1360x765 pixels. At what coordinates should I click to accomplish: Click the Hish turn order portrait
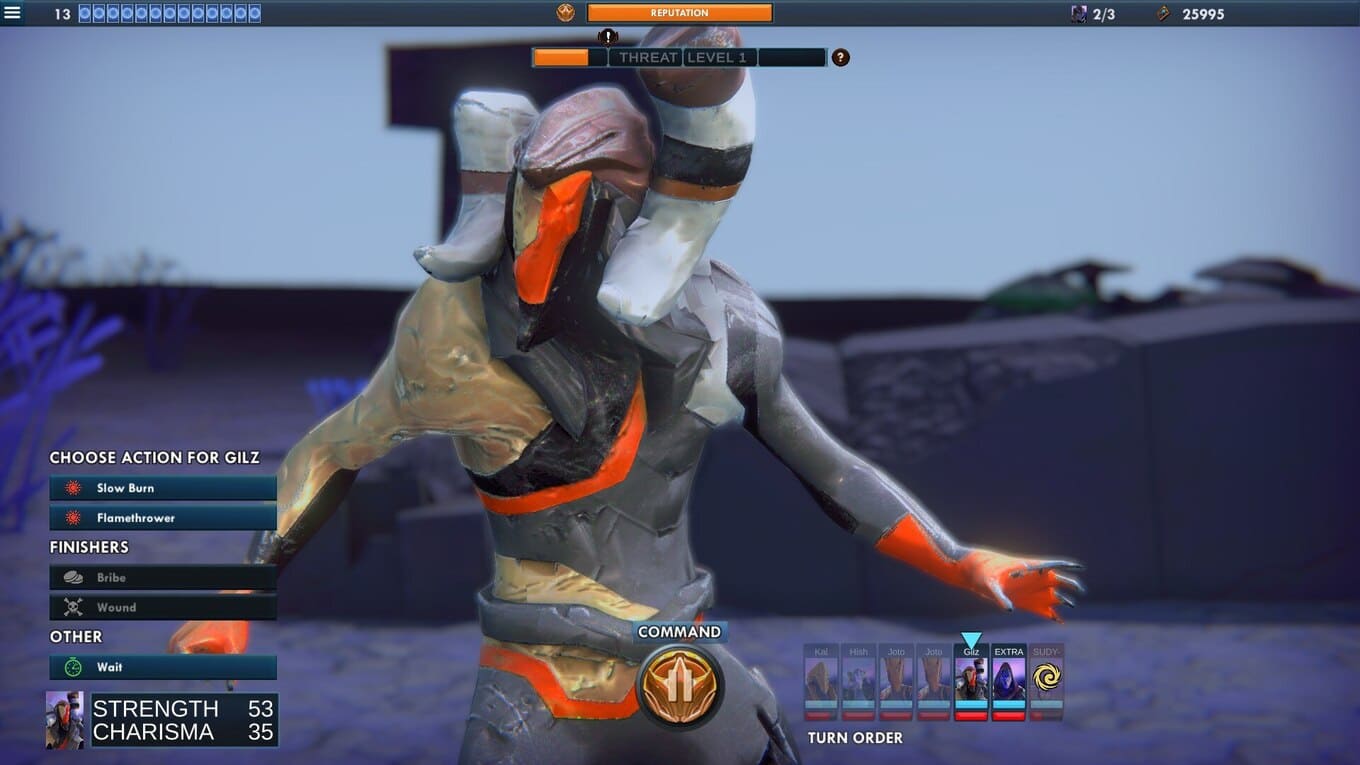tap(858, 681)
